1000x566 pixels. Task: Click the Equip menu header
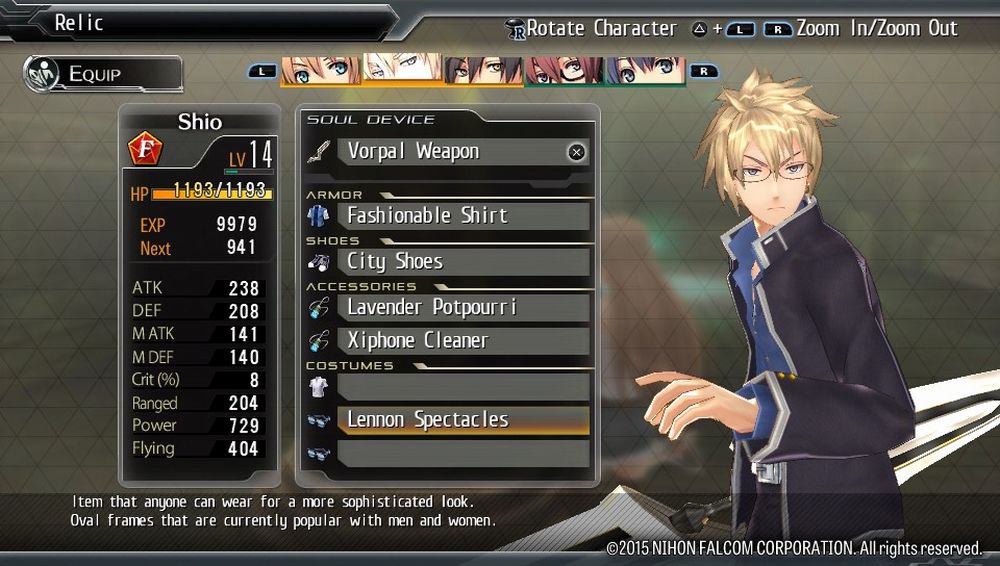pos(104,74)
